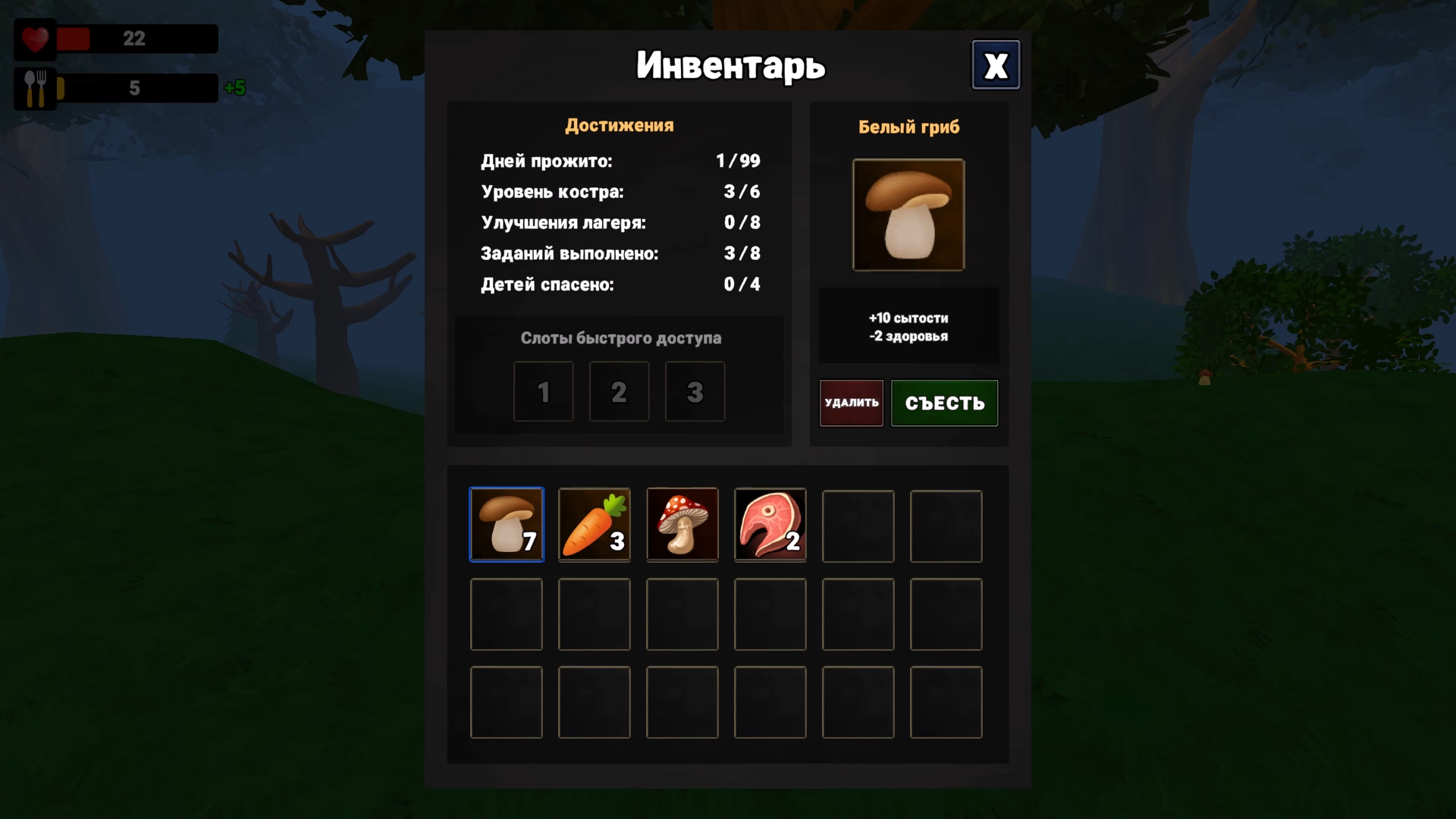The width and height of the screenshot is (1456, 819).
Task: Click the fly agaric mushroom item
Action: click(682, 525)
